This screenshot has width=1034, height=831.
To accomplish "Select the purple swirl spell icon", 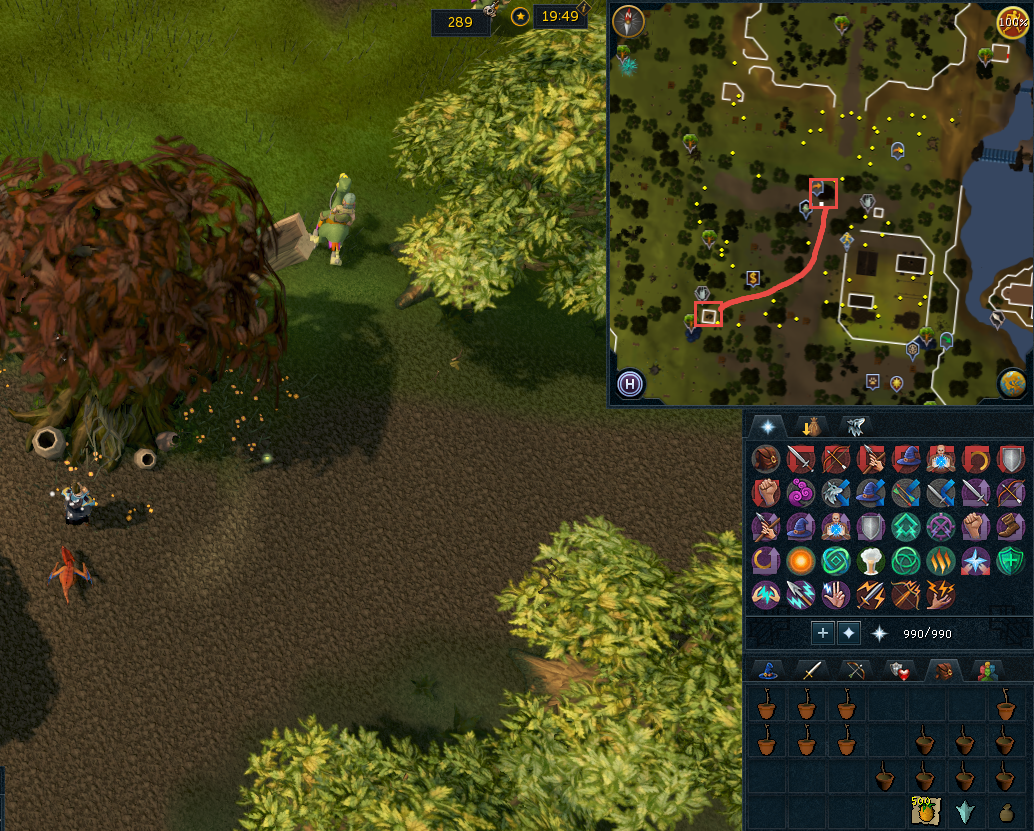I will coord(801,493).
